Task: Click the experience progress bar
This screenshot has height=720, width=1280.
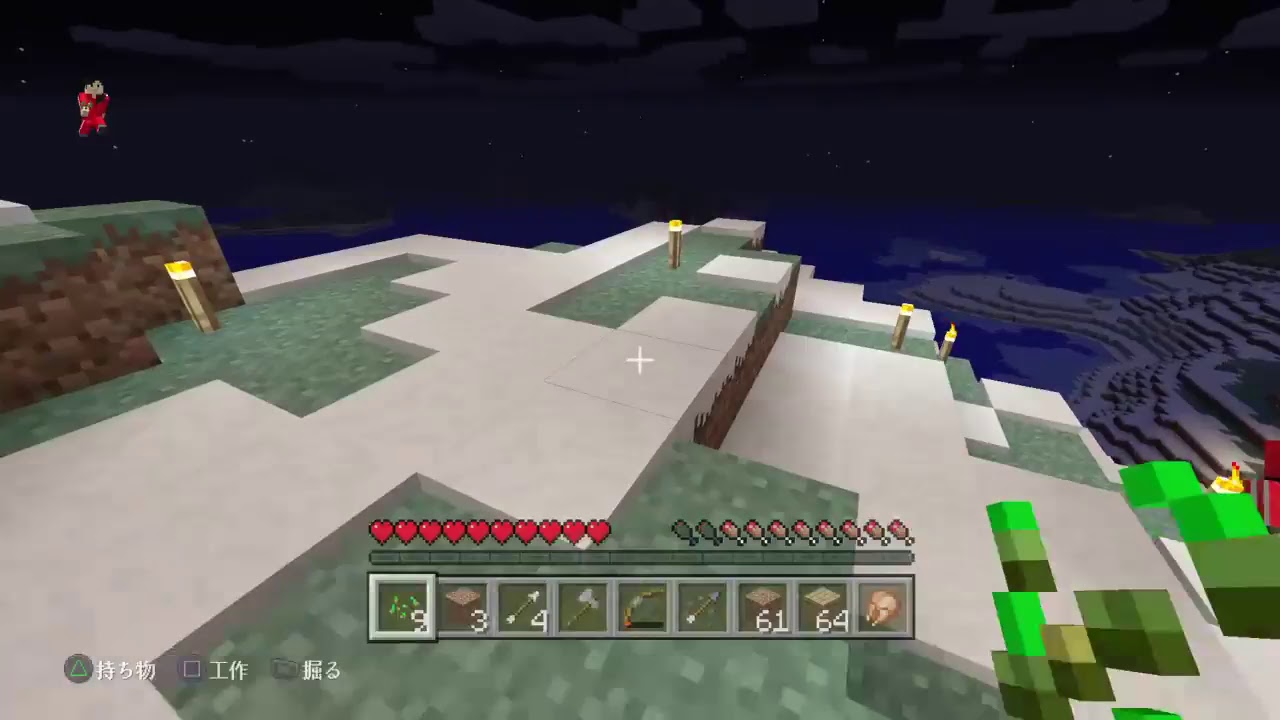Action: (640, 557)
